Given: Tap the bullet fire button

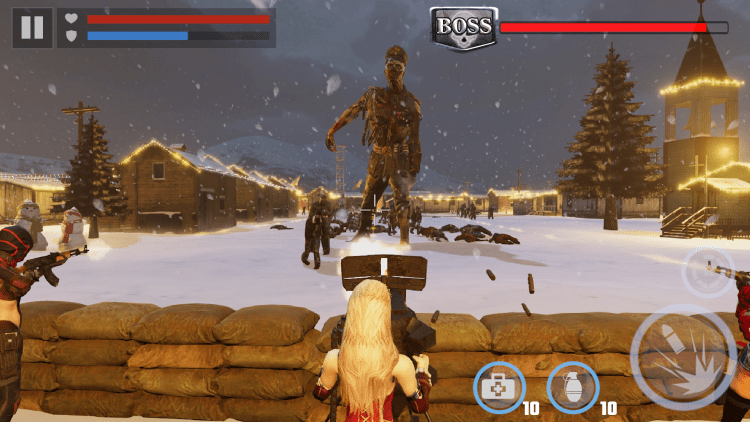Looking at the screenshot, I should tap(683, 356).
